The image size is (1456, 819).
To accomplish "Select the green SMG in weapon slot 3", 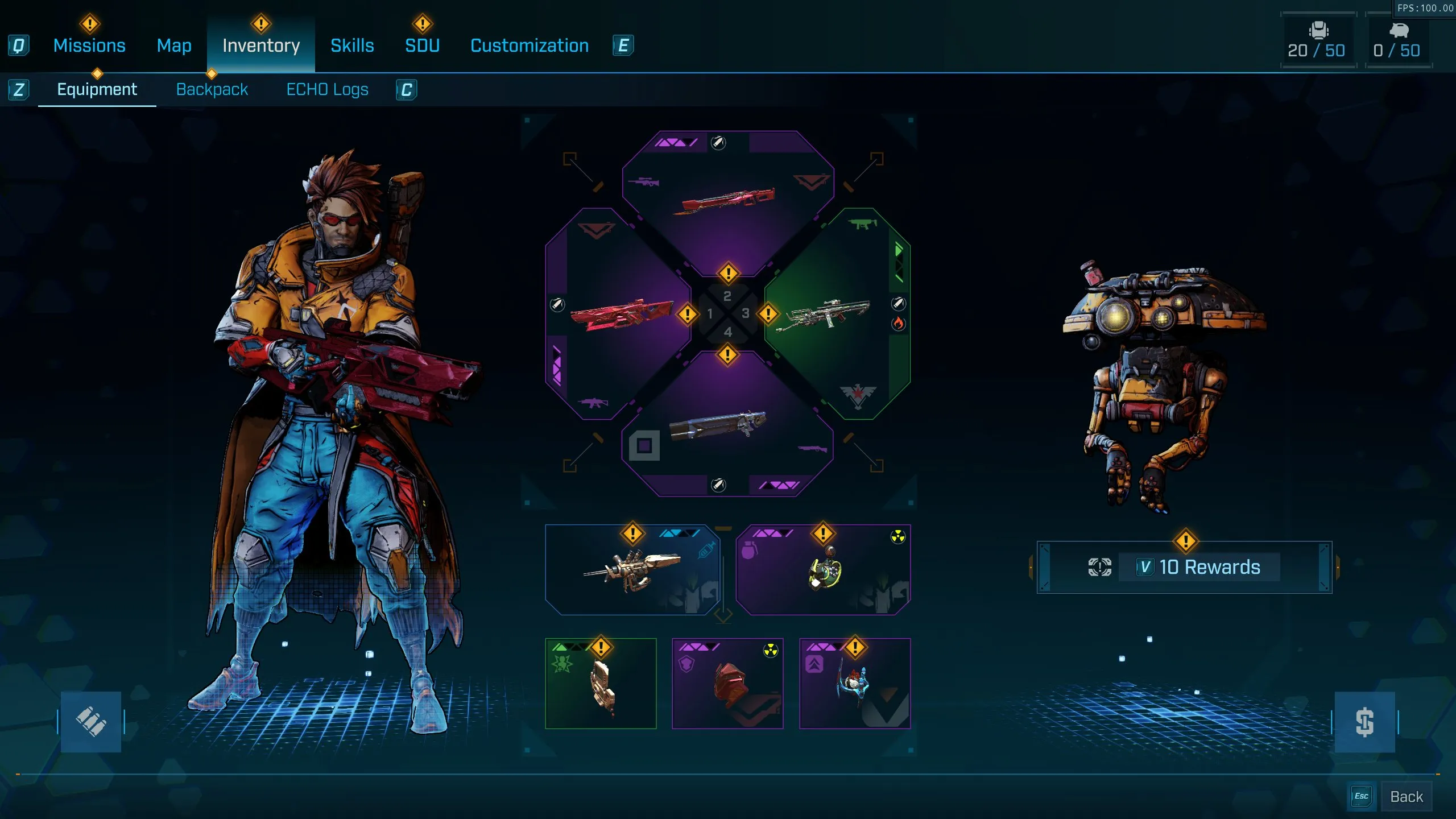I will click(x=828, y=314).
